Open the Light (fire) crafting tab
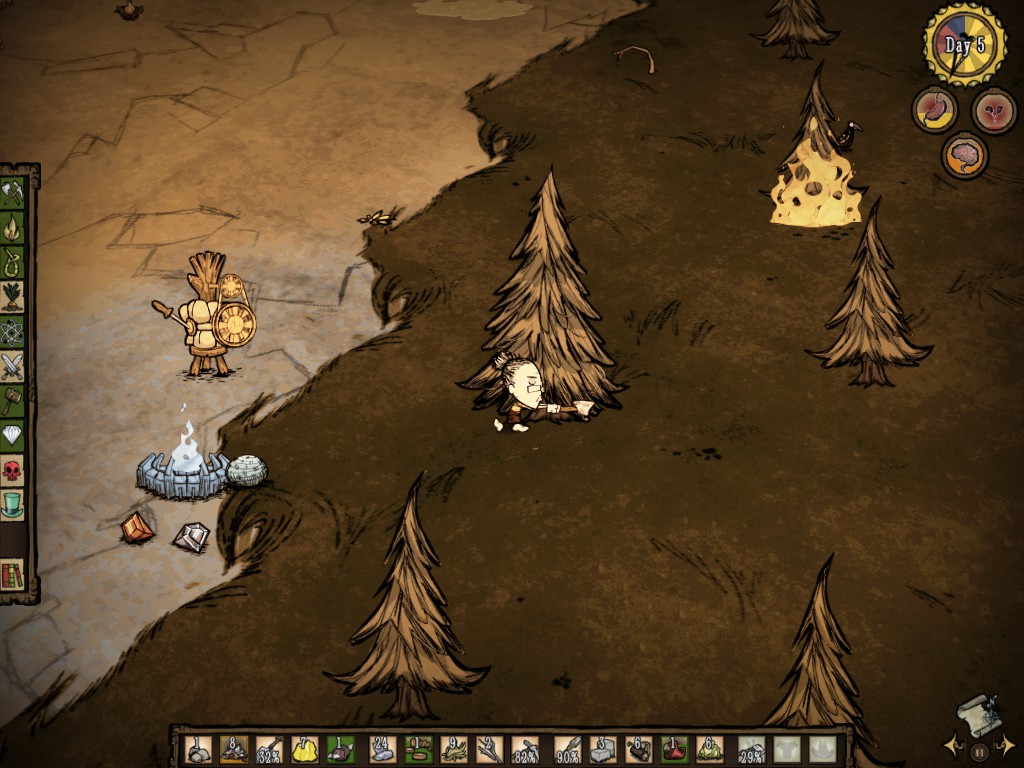This screenshot has height=768, width=1024. [12, 228]
